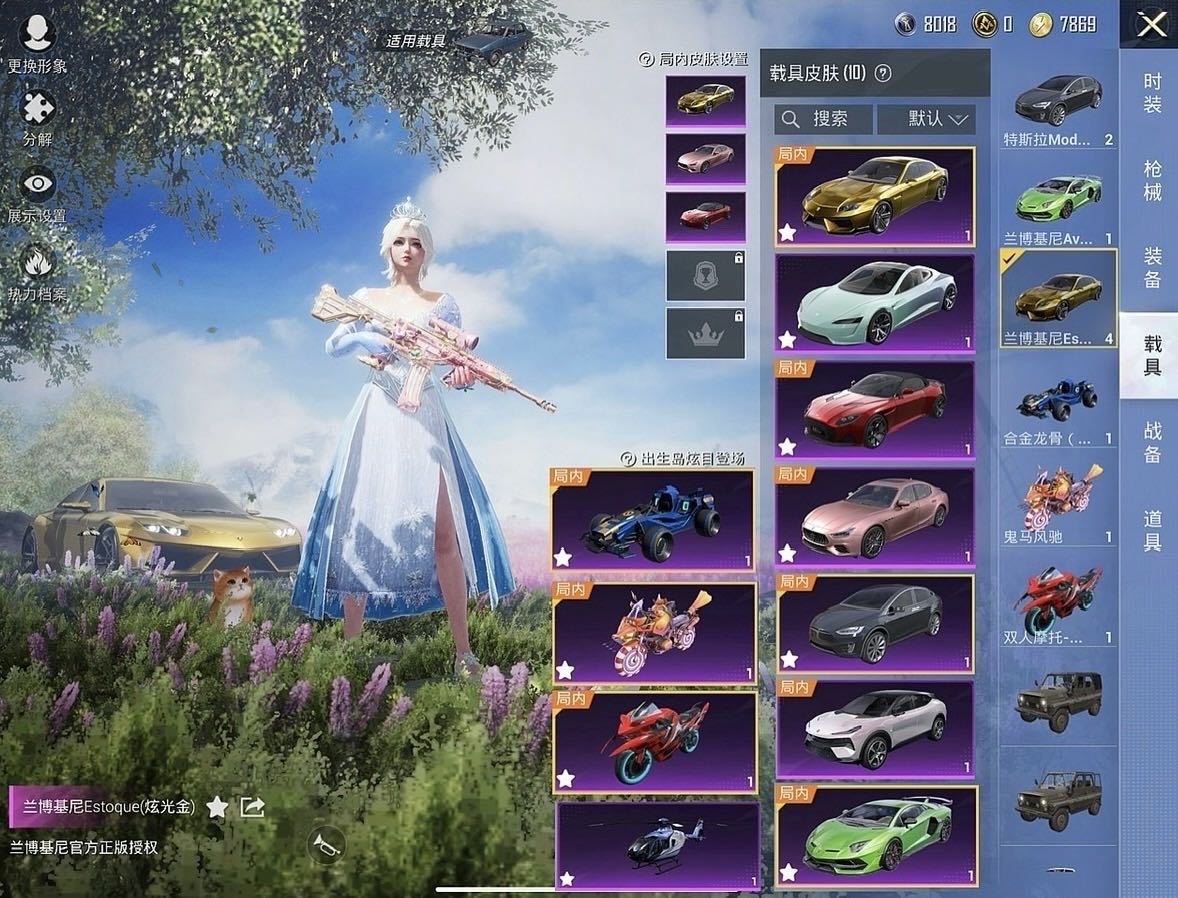Select the 特斯拉 Model vehicle in list
The width and height of the screenshot is (1178, 898).
click(1058, 108)
